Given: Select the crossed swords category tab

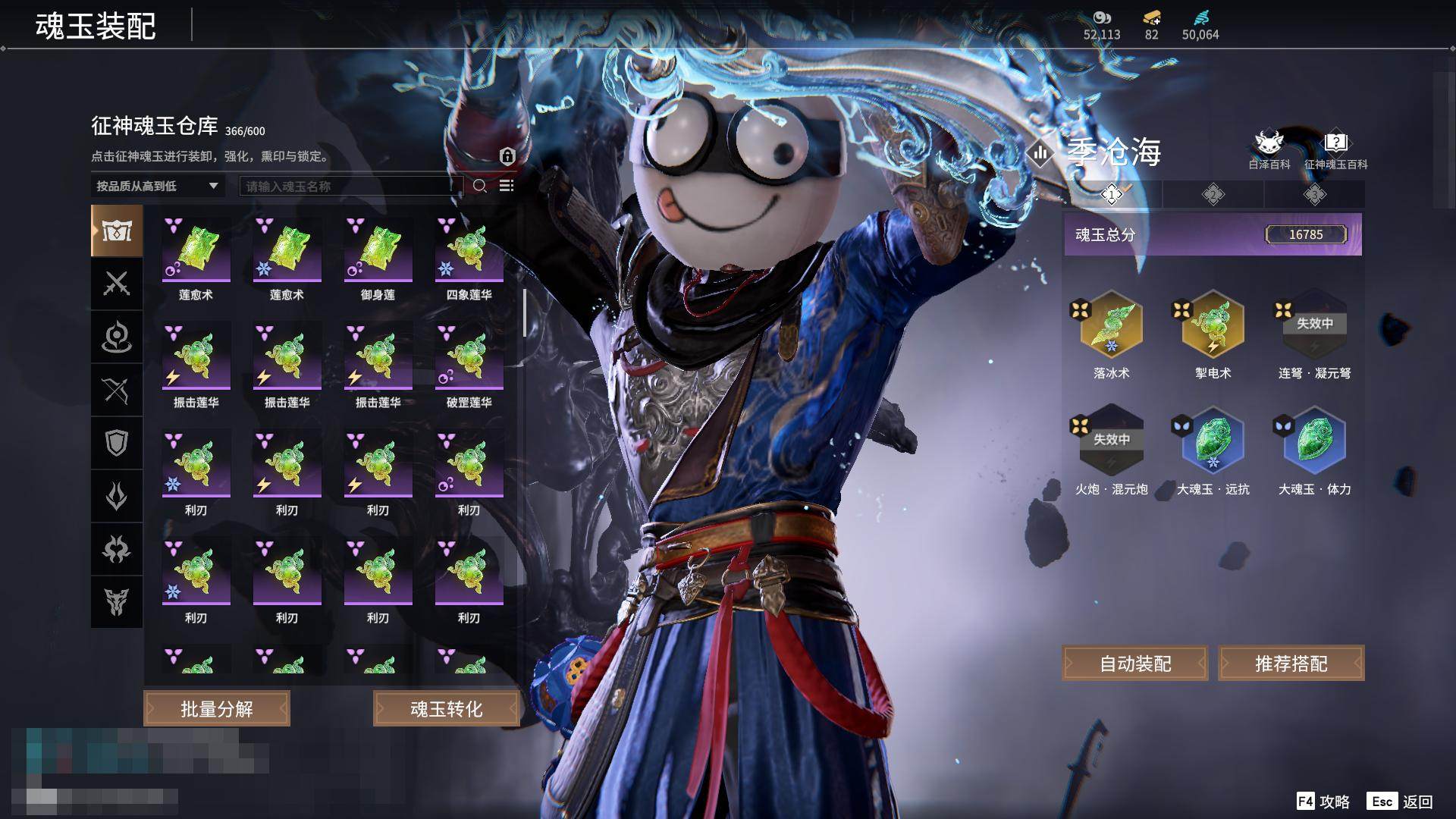Looking at the screenshot, I should coord(117,284).
